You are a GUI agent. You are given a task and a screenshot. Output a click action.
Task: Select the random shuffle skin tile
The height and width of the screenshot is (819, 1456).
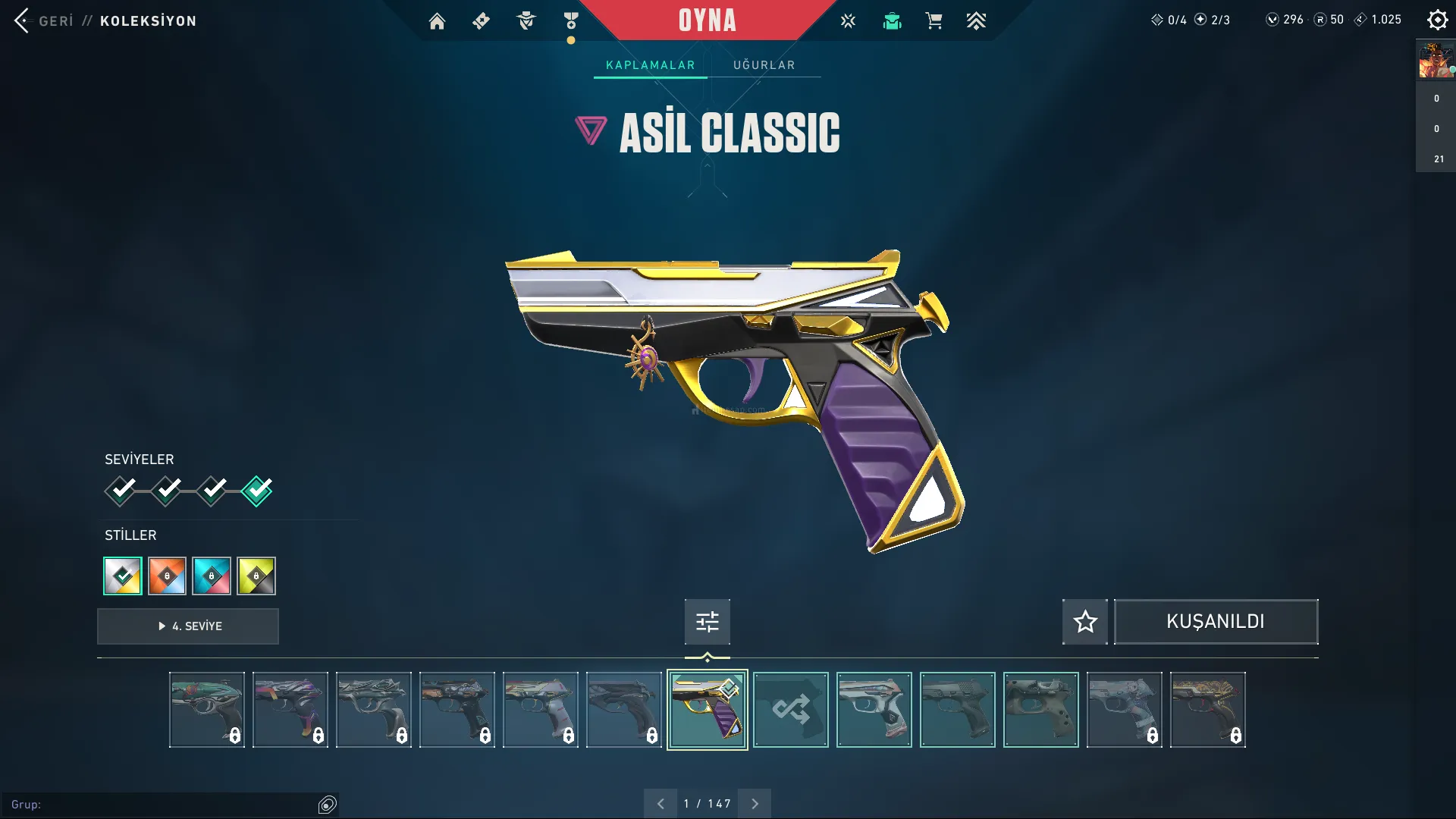point(791,710)
